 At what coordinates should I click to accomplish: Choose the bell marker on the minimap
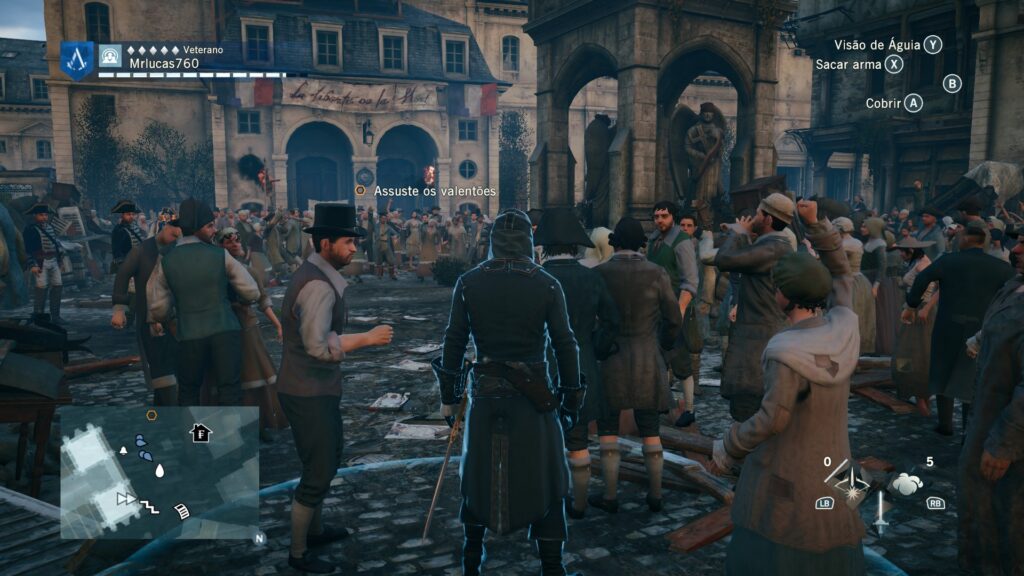tap(124, 451)
